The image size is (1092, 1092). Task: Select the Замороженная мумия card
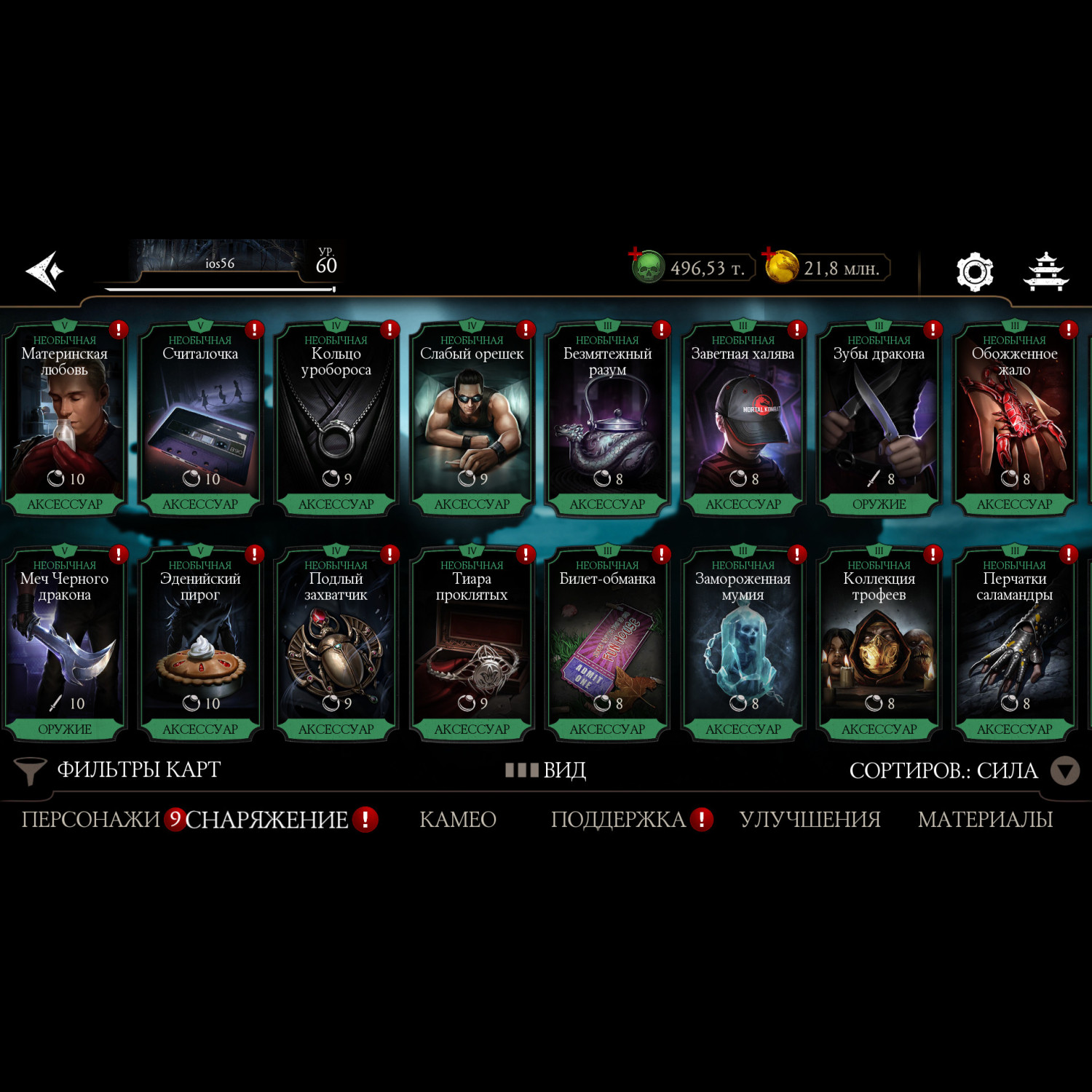pos(743,646)
